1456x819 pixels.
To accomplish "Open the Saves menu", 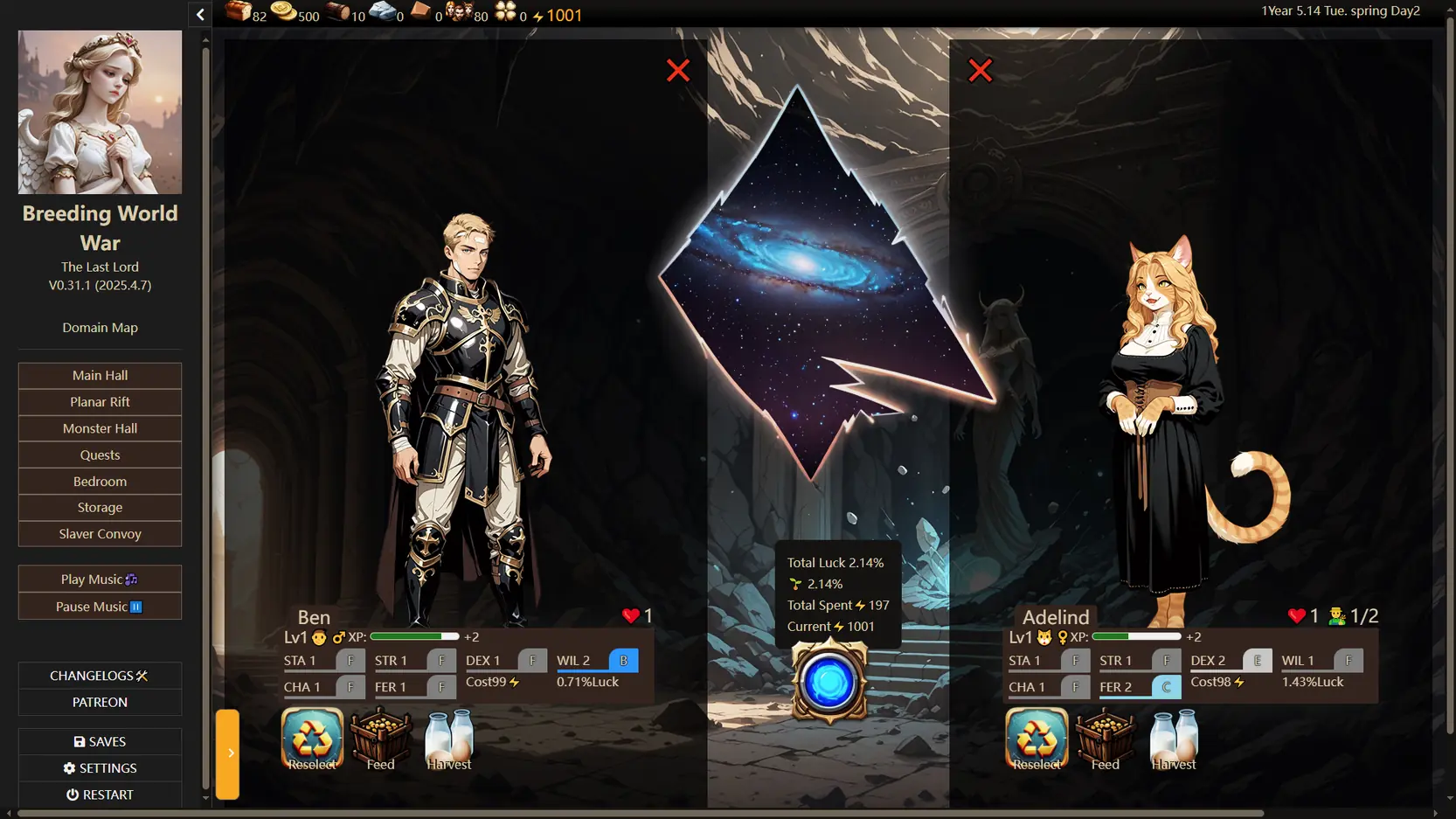I will tap(100, 742).
